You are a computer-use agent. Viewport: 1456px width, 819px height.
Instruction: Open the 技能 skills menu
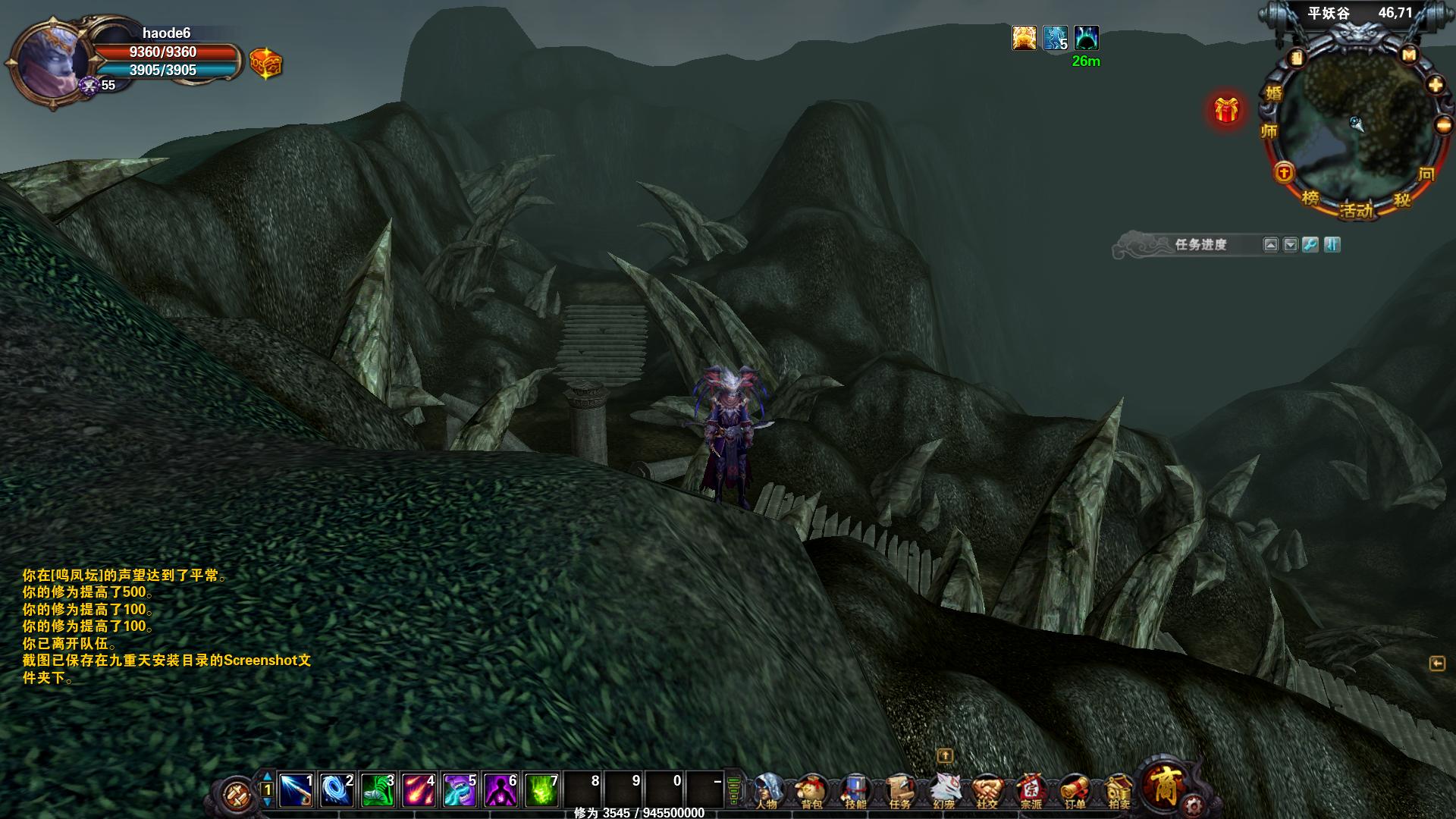[855, 790]
